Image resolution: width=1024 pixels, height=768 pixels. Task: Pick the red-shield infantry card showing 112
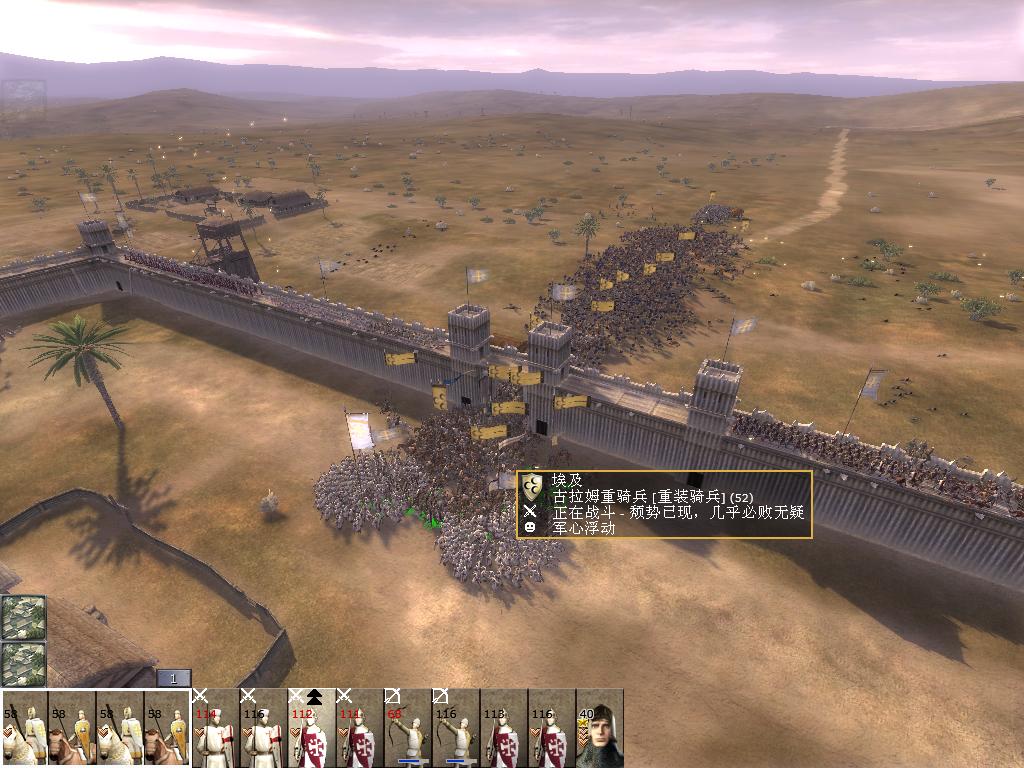(x=312, y=728)
